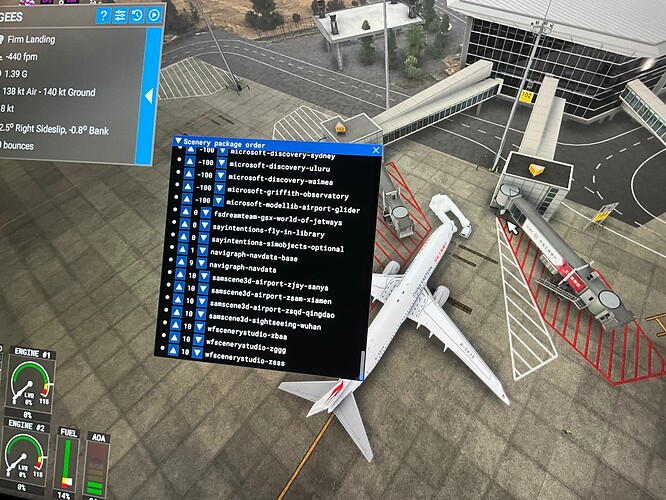
Task: Show the GEES landing history
Action: pos(137,16)
